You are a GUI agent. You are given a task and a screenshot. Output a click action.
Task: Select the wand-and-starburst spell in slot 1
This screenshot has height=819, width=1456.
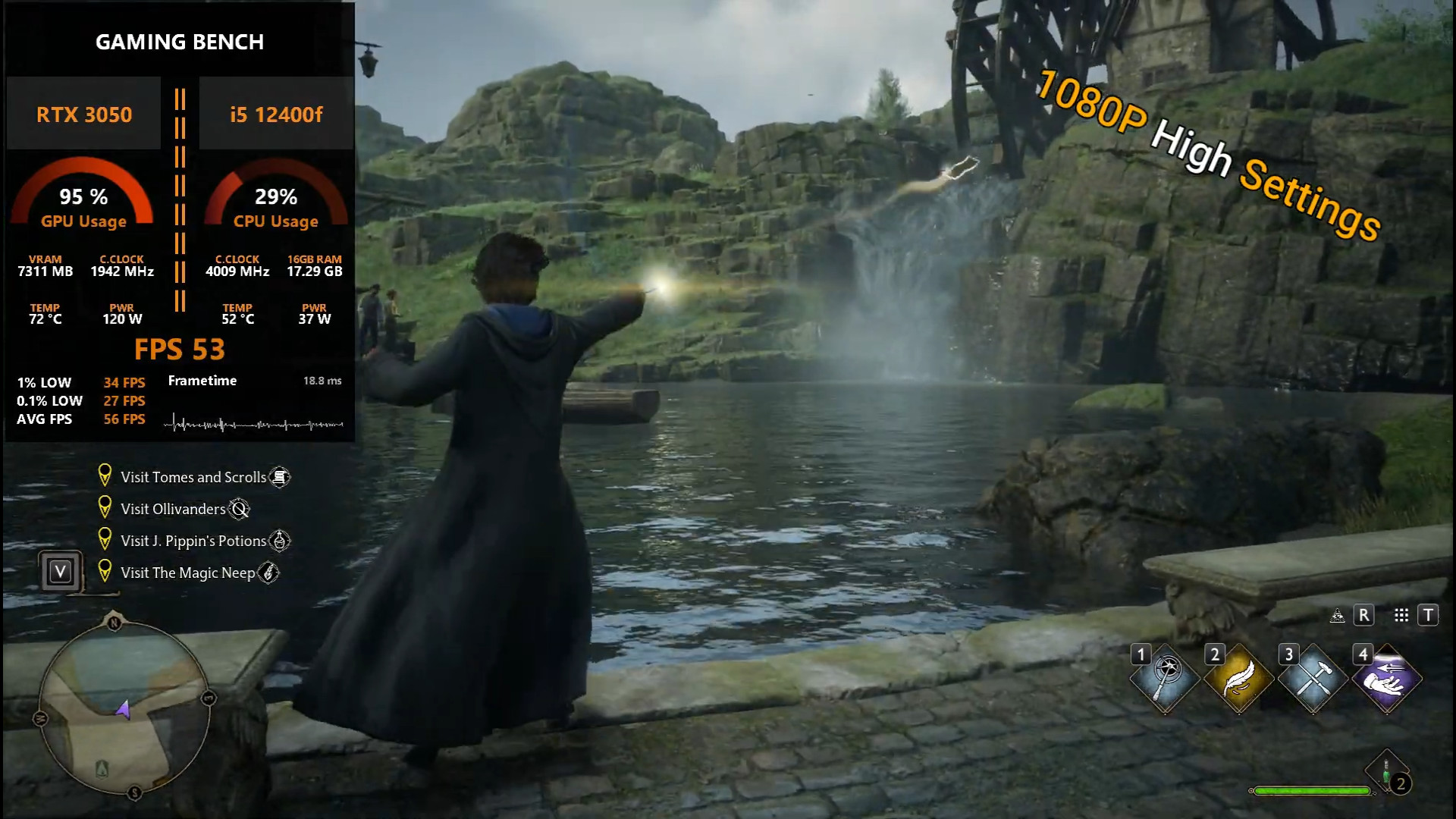point(1166,679)
